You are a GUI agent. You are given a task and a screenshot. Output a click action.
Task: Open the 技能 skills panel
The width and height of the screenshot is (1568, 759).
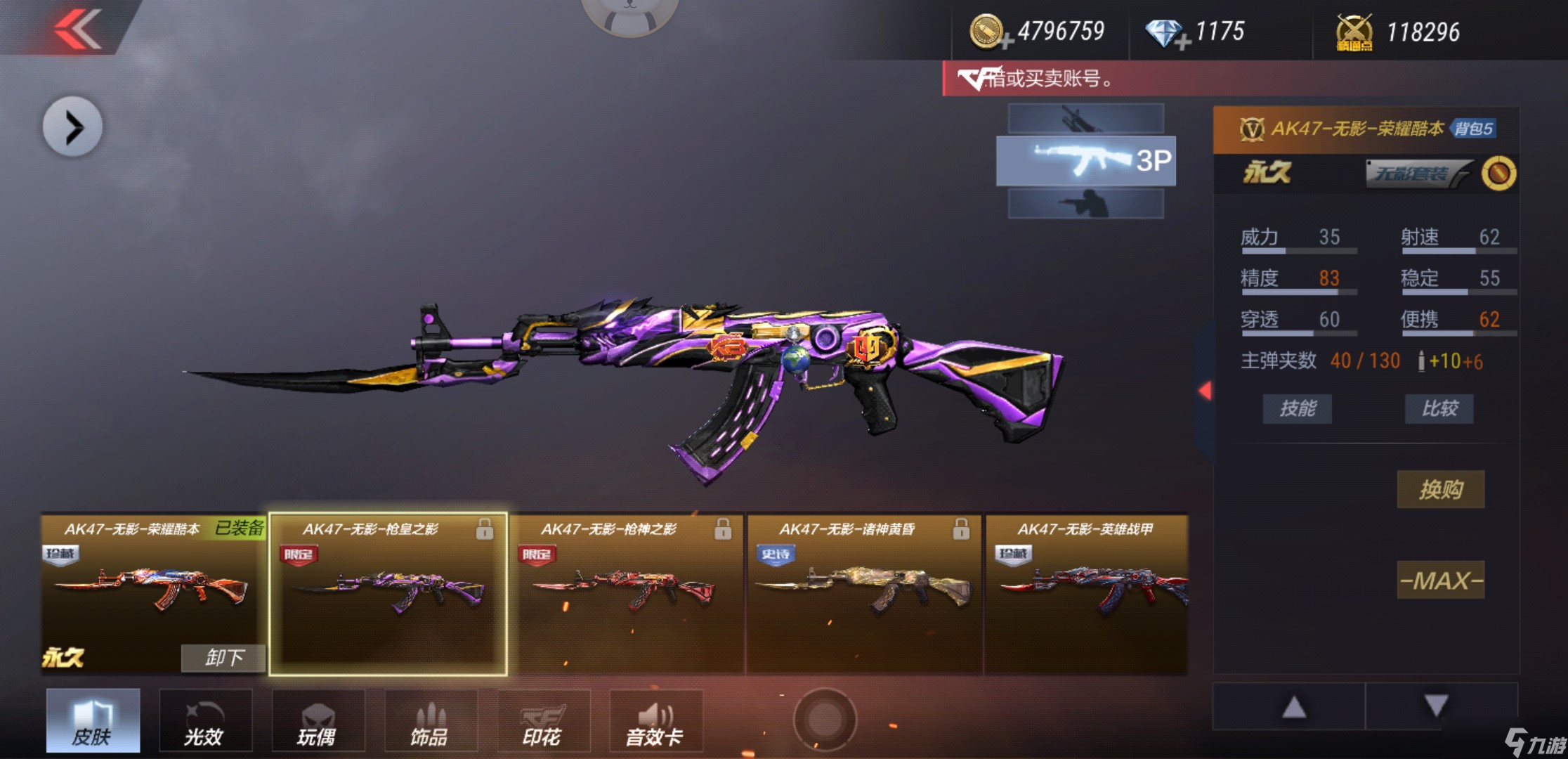[x=1297, y=408]
